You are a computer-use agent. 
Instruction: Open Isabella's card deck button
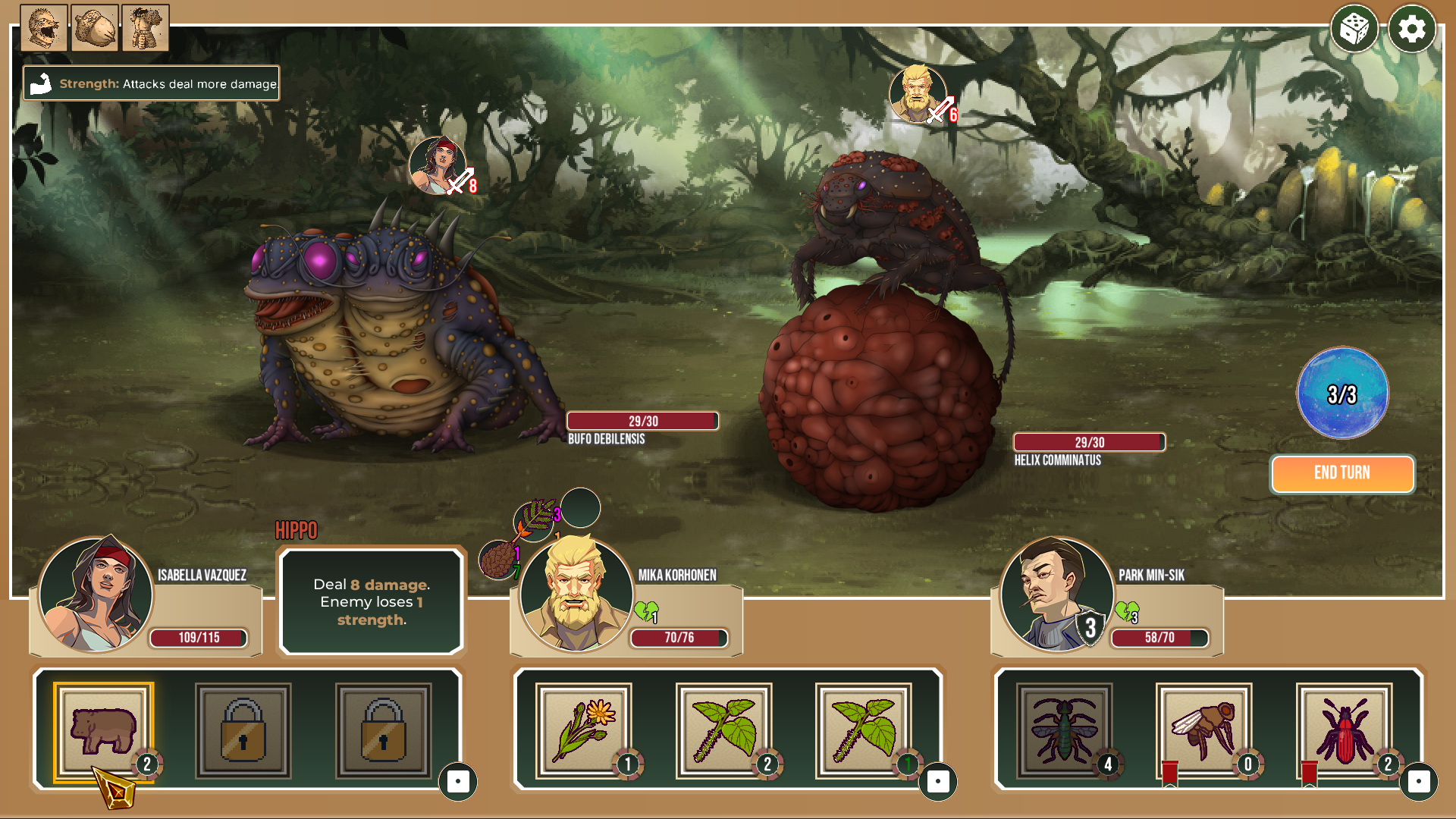tap(458, 782)
